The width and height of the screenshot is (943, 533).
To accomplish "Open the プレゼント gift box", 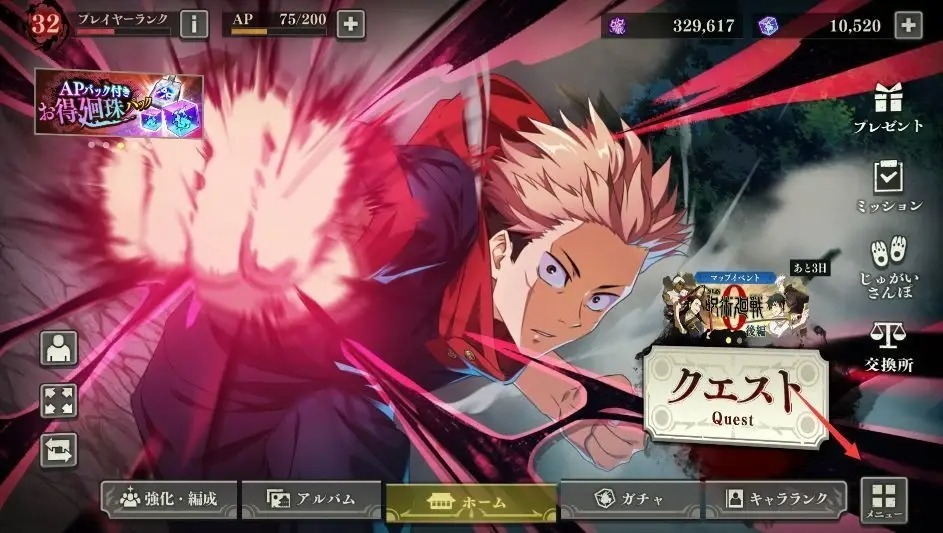I will point(888,108).
